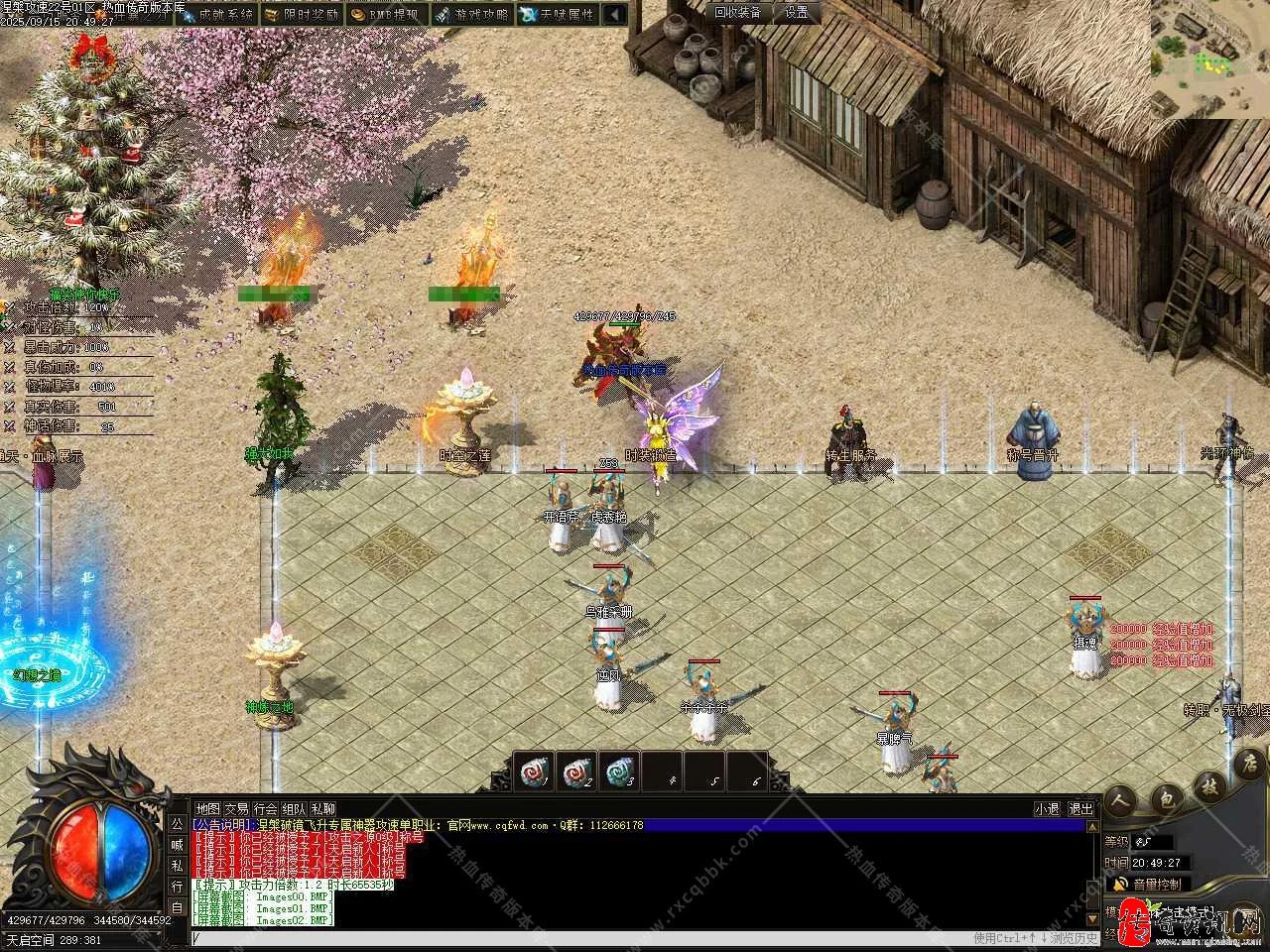Open the 组队 team button

tap(294, 808)
